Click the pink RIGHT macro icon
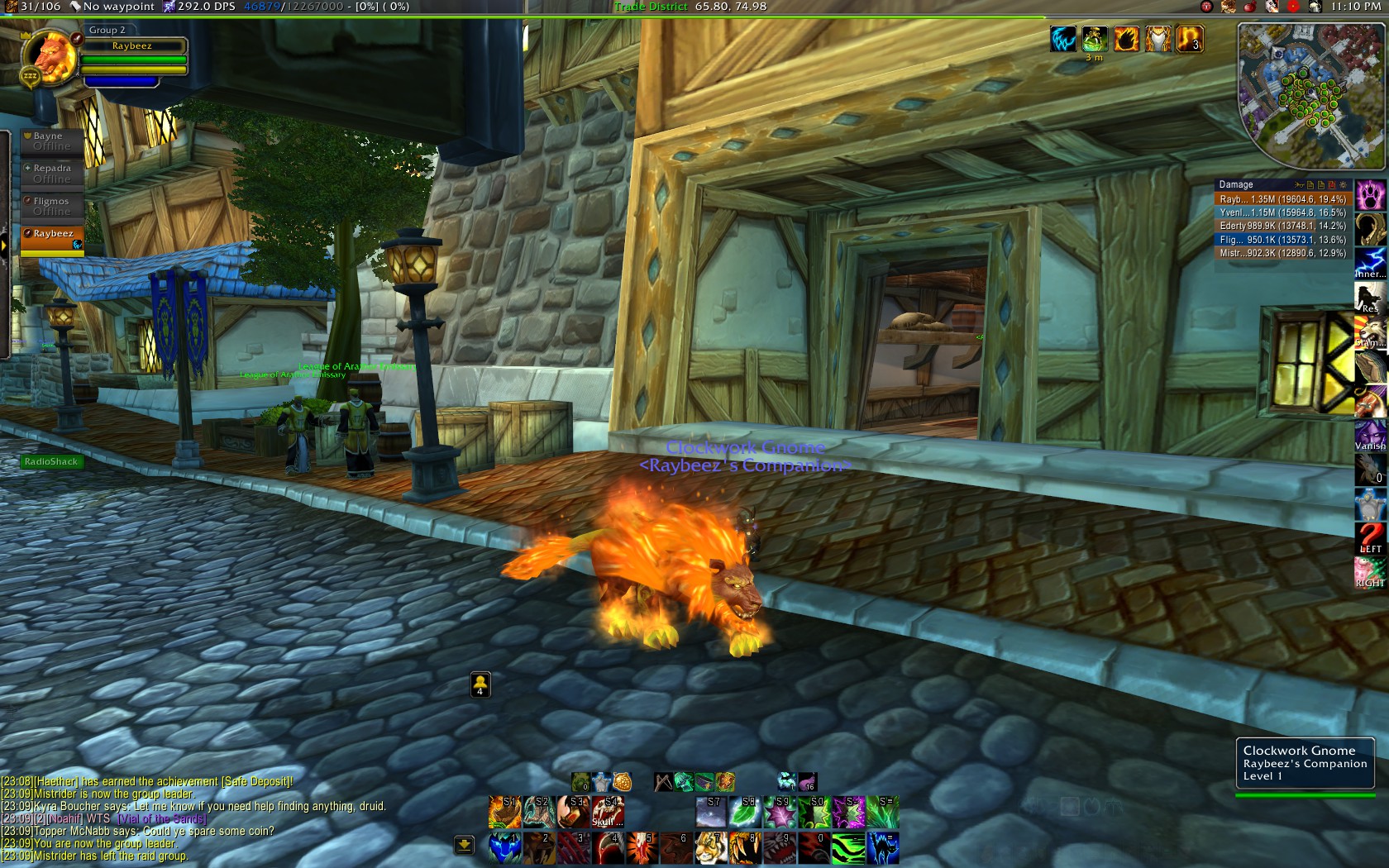This screenshot has height=868, width=1389. [1370, 571]
